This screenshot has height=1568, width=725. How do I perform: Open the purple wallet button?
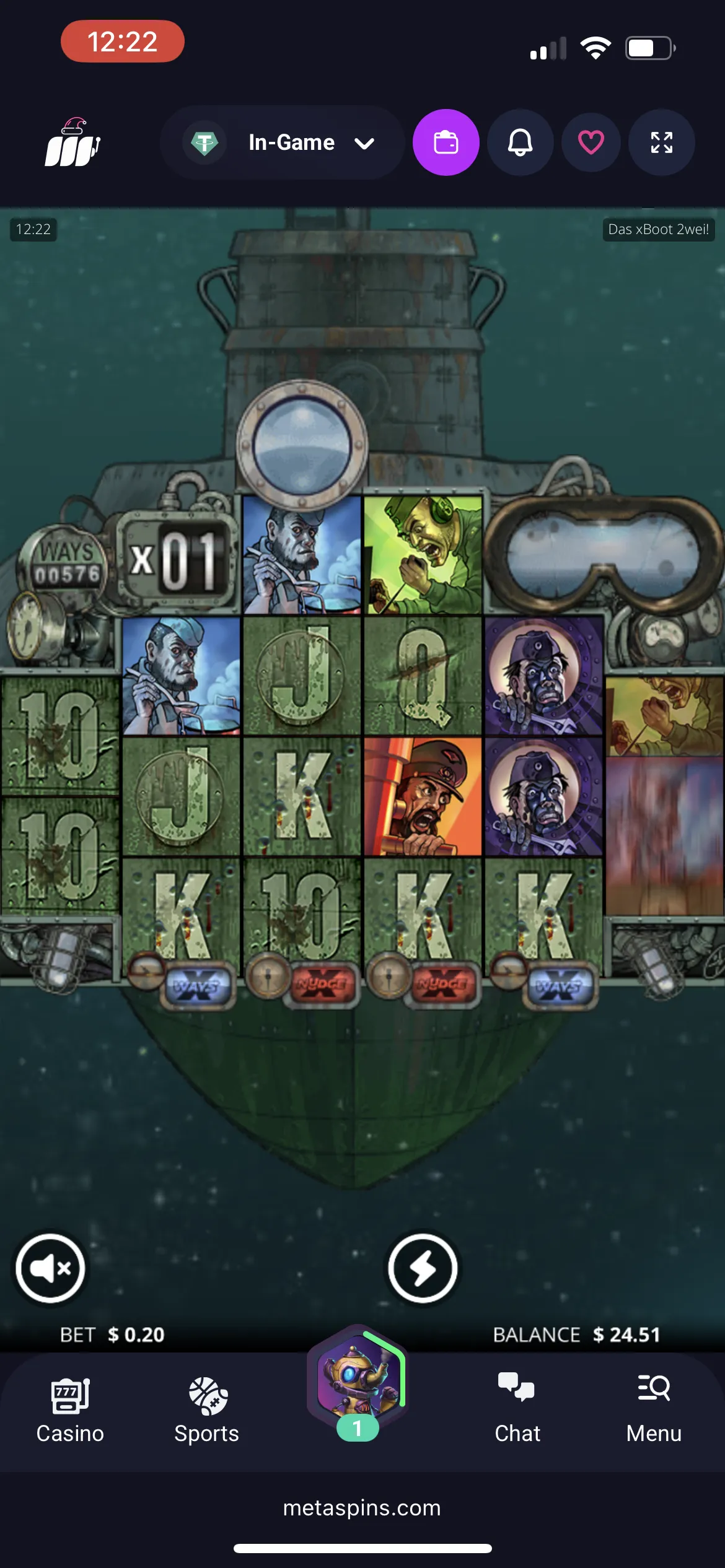click(446, 142)
